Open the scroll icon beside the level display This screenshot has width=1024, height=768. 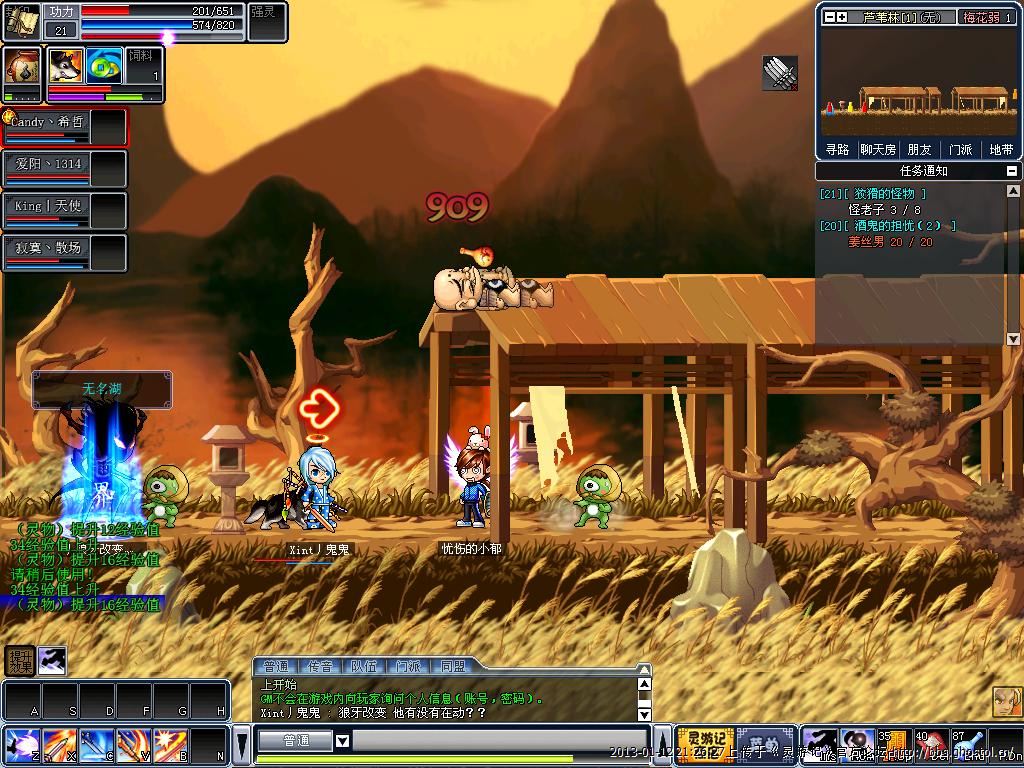20,20
